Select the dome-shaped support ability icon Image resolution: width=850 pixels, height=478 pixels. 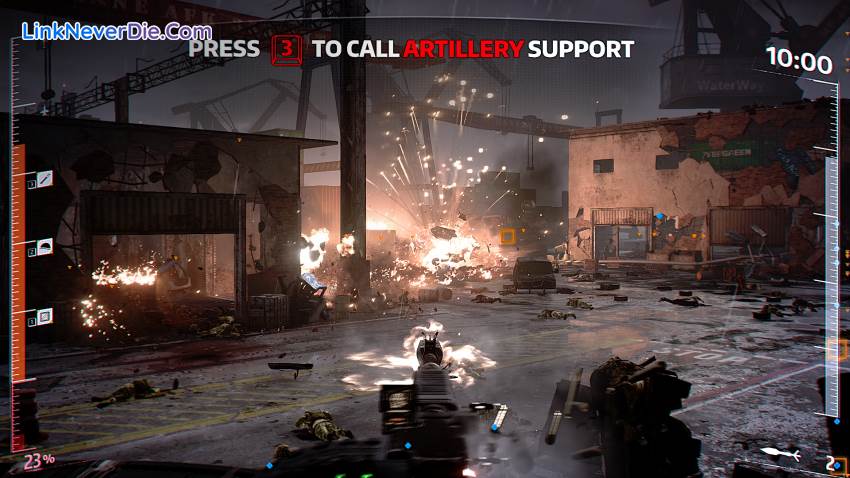click(x=45, y=248)
